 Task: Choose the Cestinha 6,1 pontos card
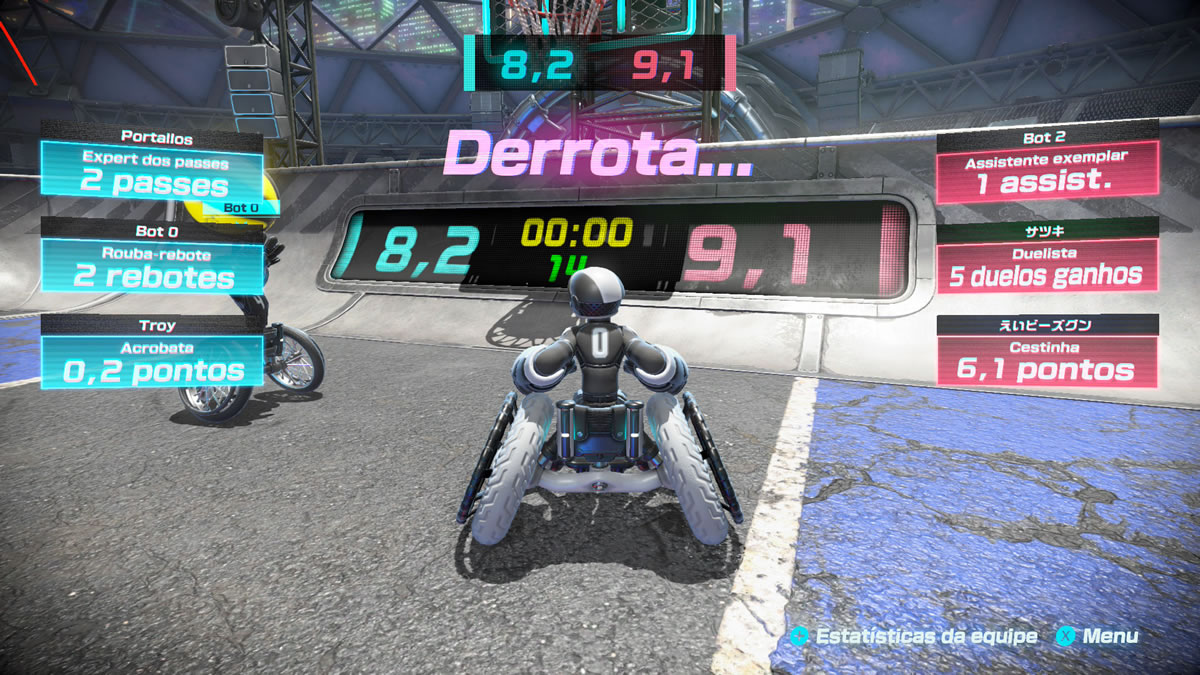[1047, 361]
